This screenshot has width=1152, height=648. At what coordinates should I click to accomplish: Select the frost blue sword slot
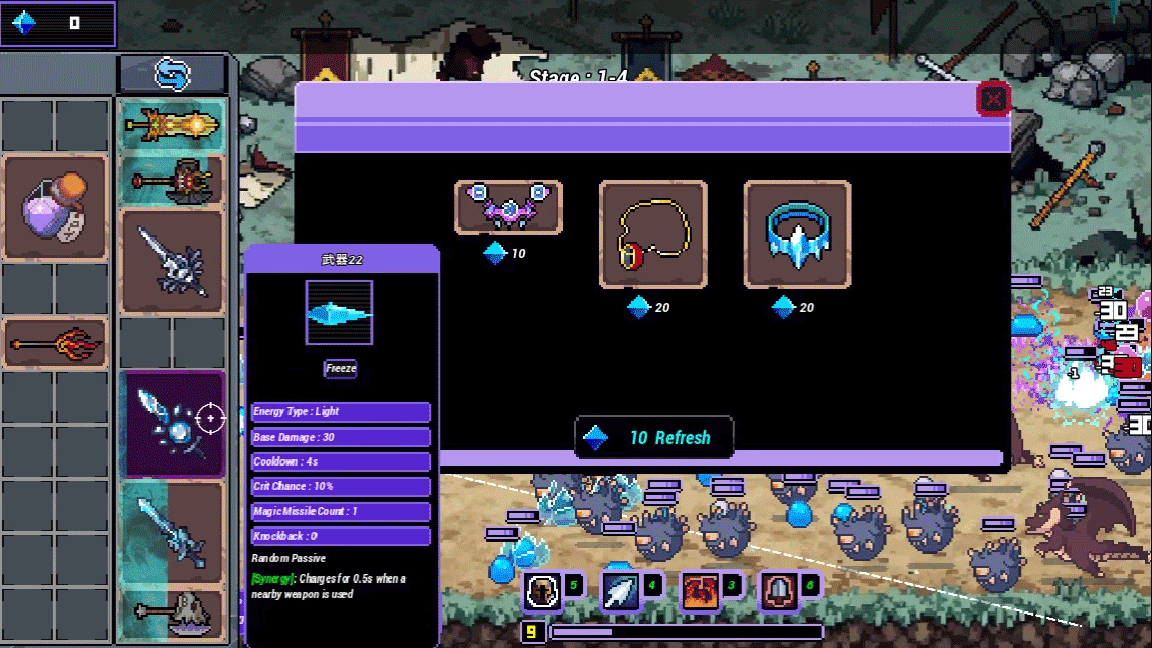point(172,532)
